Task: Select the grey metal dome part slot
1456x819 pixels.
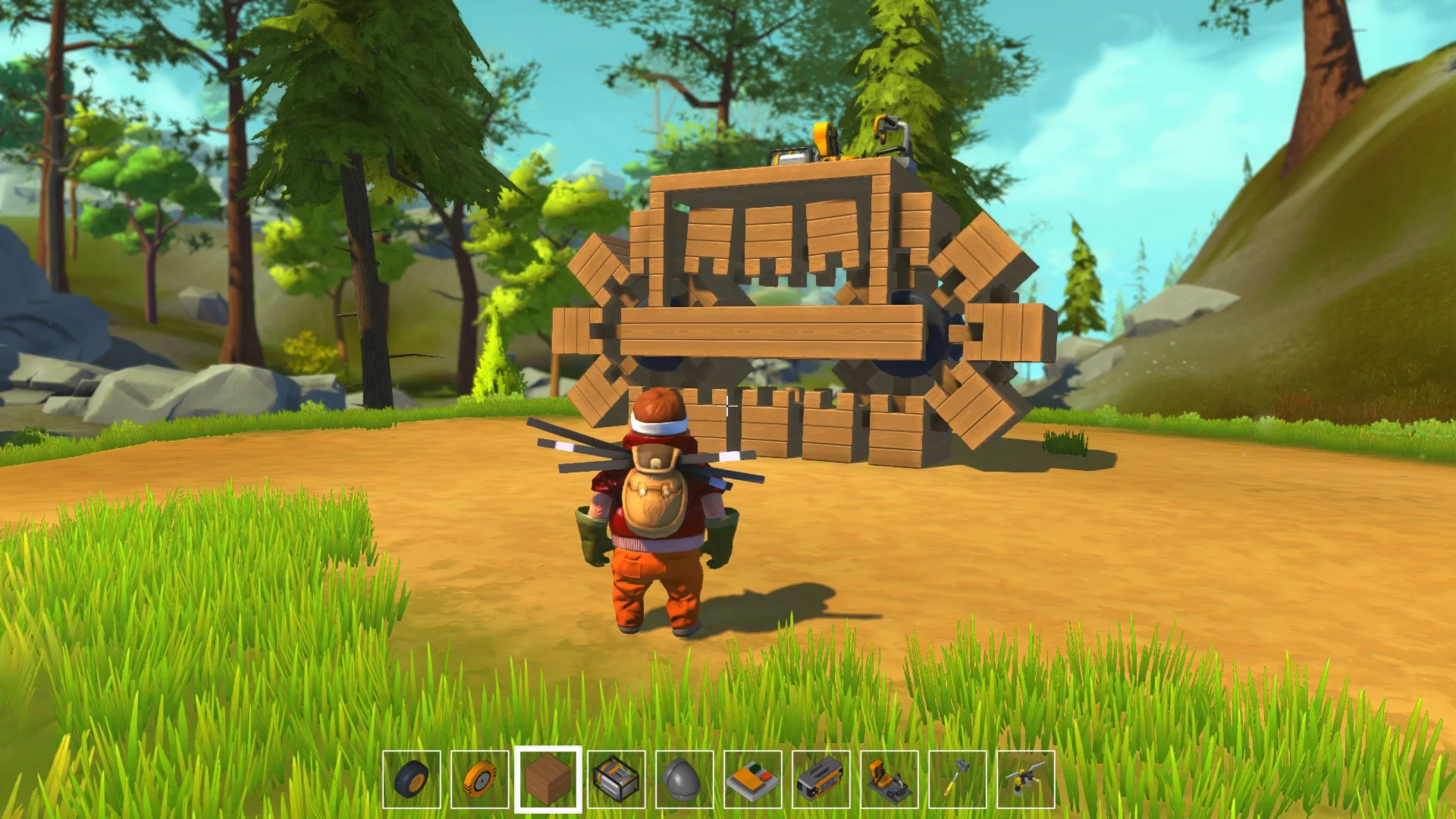Action: (685, 779)
